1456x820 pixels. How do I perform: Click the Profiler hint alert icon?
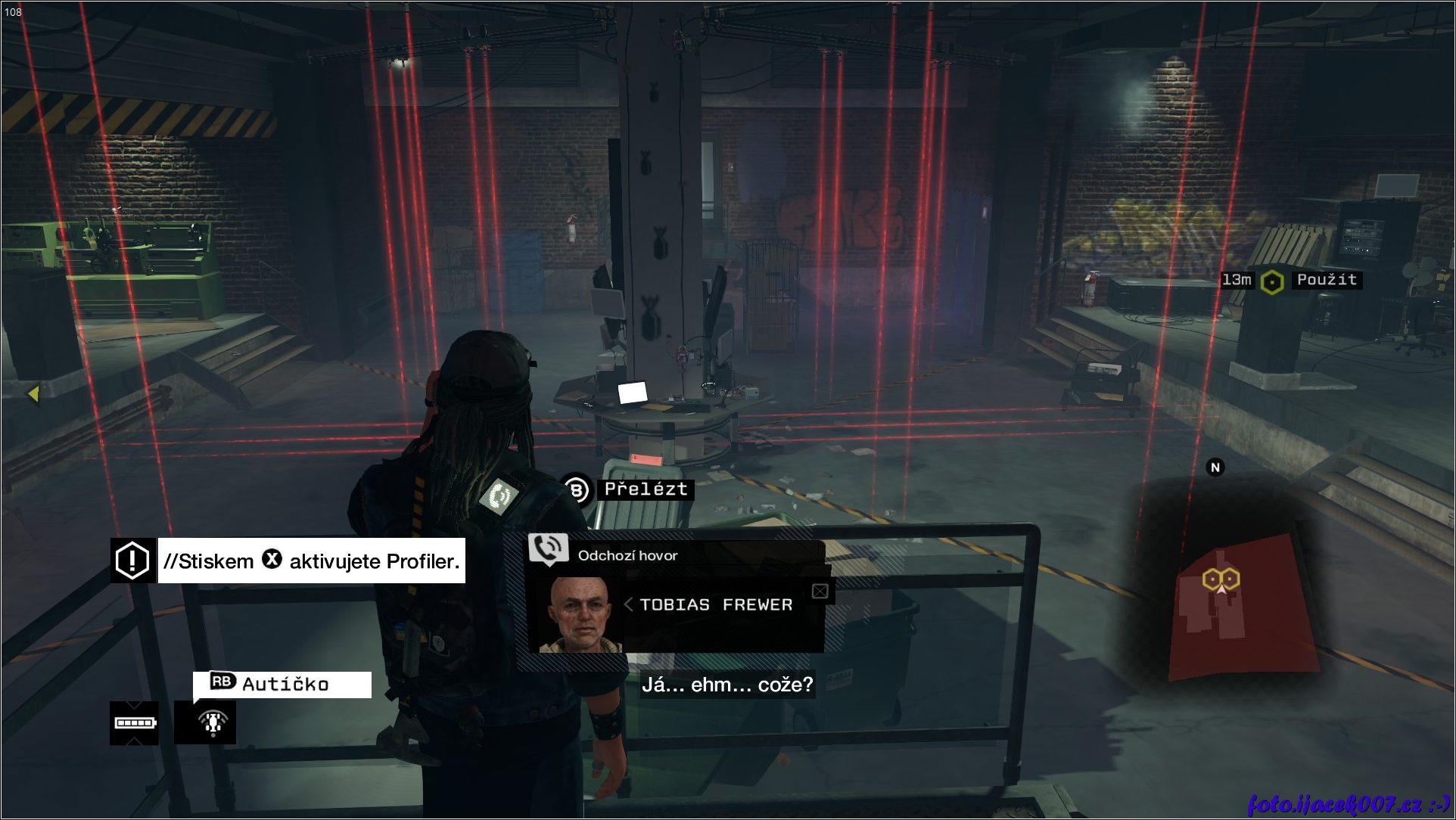[133, 561]
